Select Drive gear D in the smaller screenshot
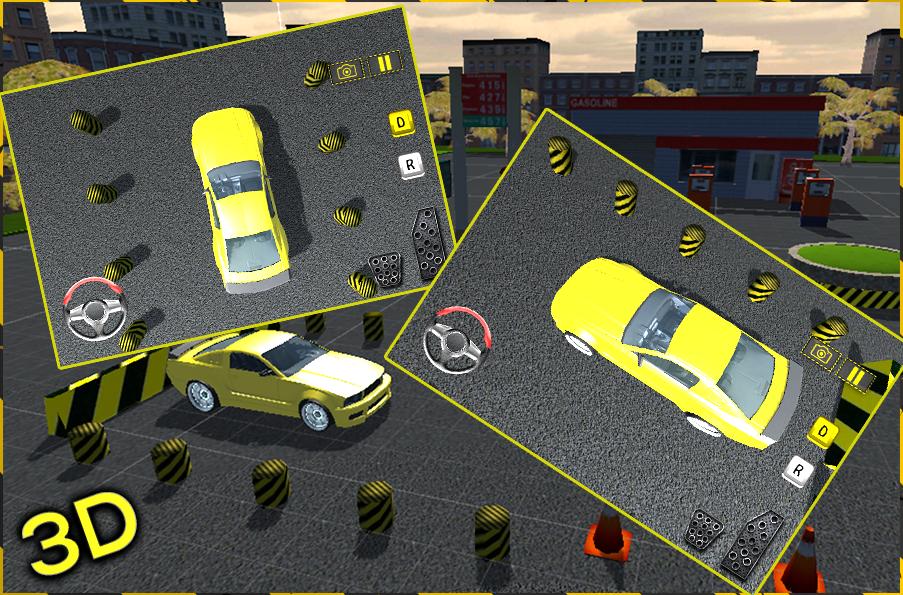The height and width of the screenshot is (595, 903). tap(401, 124)
